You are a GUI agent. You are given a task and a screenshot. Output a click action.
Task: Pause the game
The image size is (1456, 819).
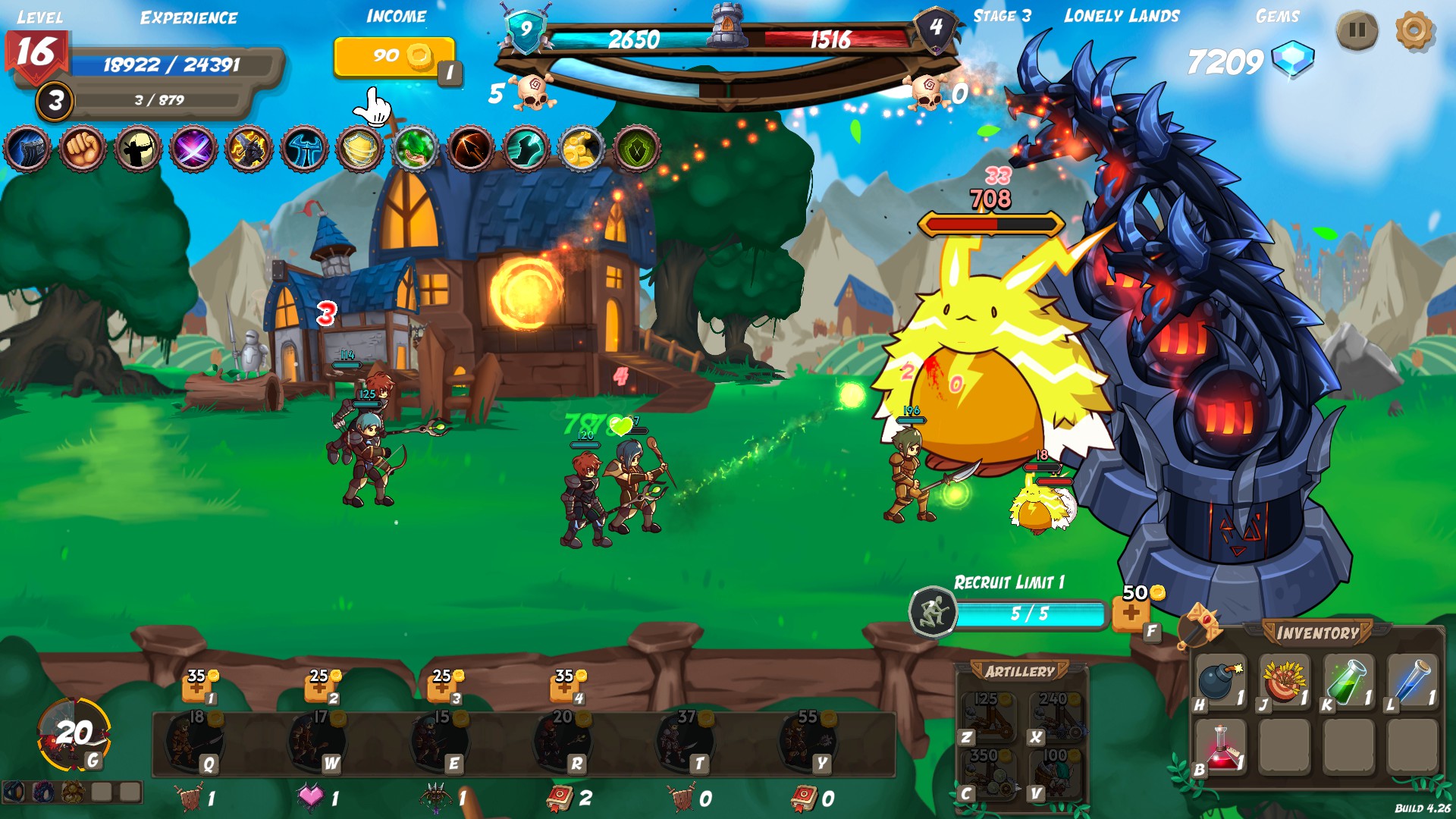pos(1357,31)
